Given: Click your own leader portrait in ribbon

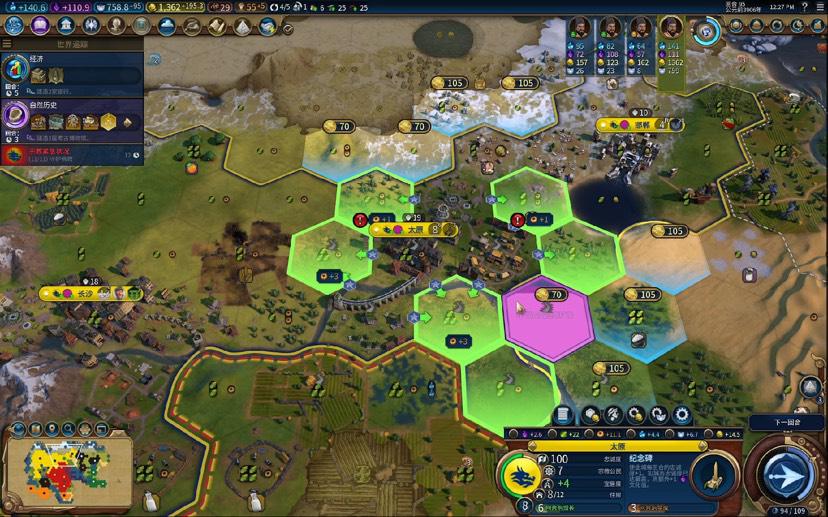Looking at the screenshot, I should (670, 27).
